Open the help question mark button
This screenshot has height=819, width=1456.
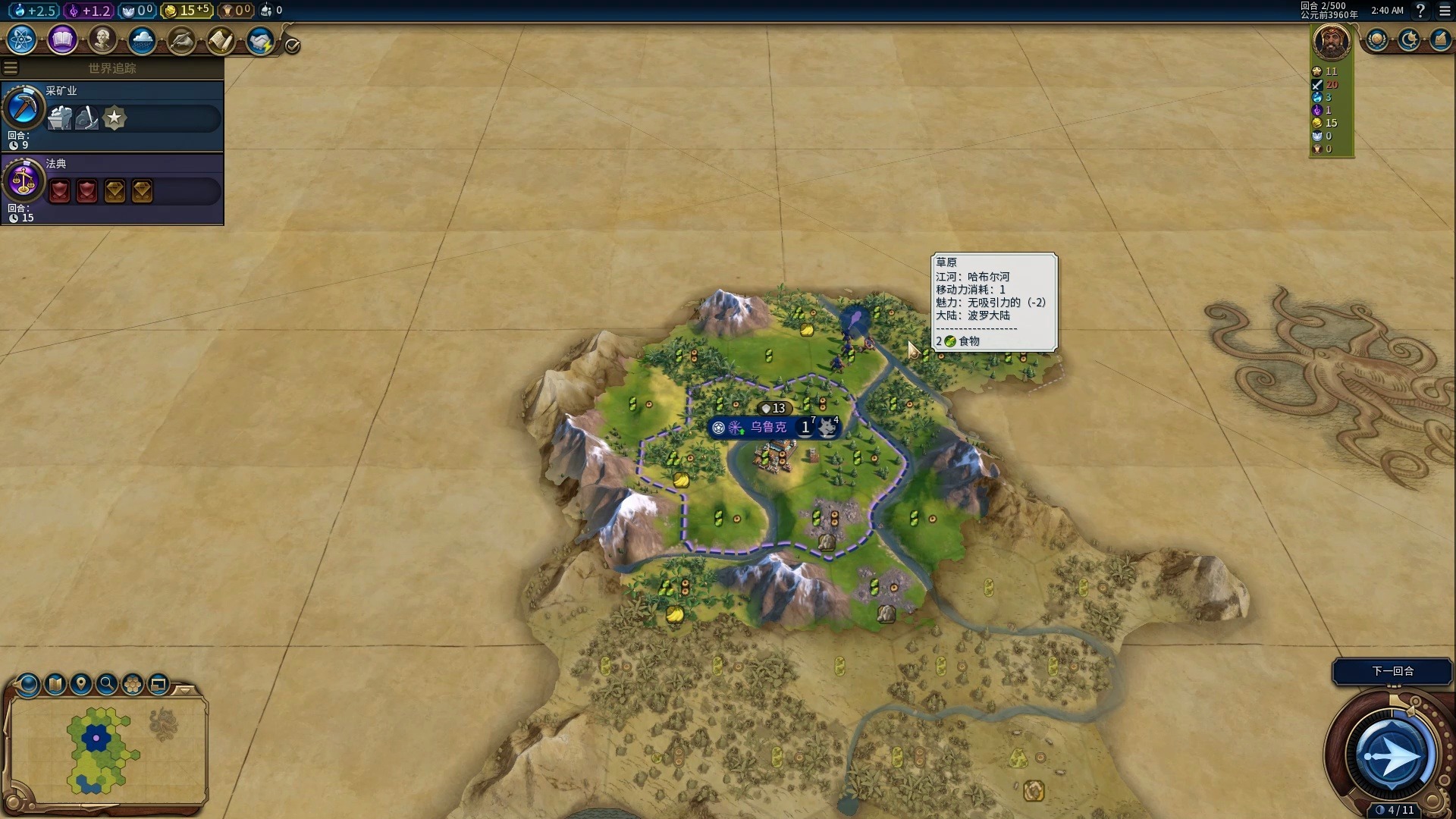(1420, 11)
